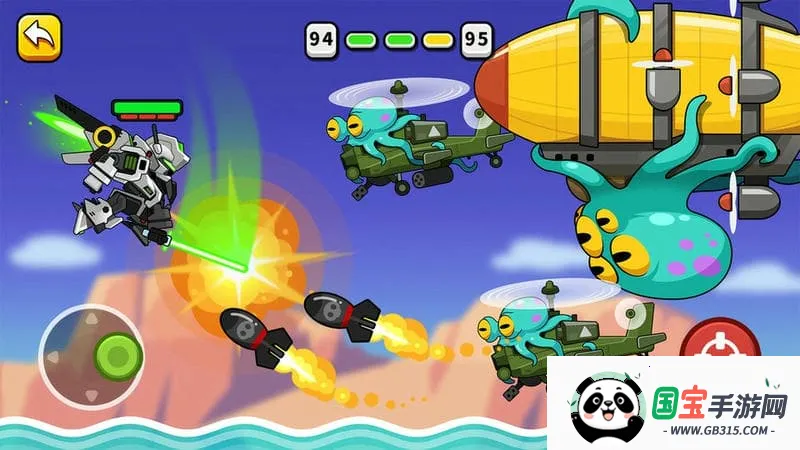Tap the yellow back arrow button
This screenshot has height=450, width=800.
click(x=39, y=38)
